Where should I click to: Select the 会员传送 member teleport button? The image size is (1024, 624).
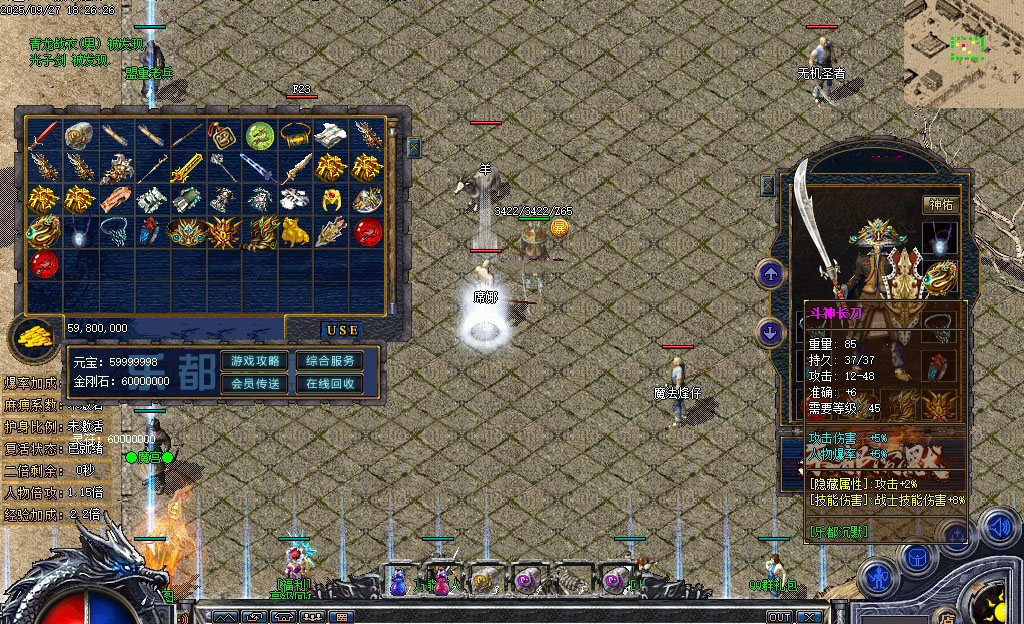click(x=255, y=383)
